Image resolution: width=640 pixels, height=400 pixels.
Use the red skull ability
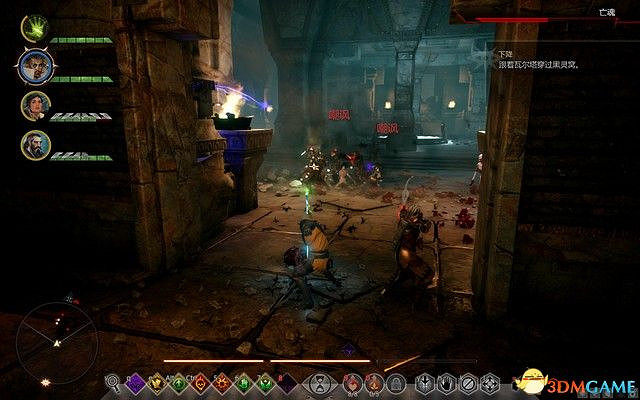200,381
